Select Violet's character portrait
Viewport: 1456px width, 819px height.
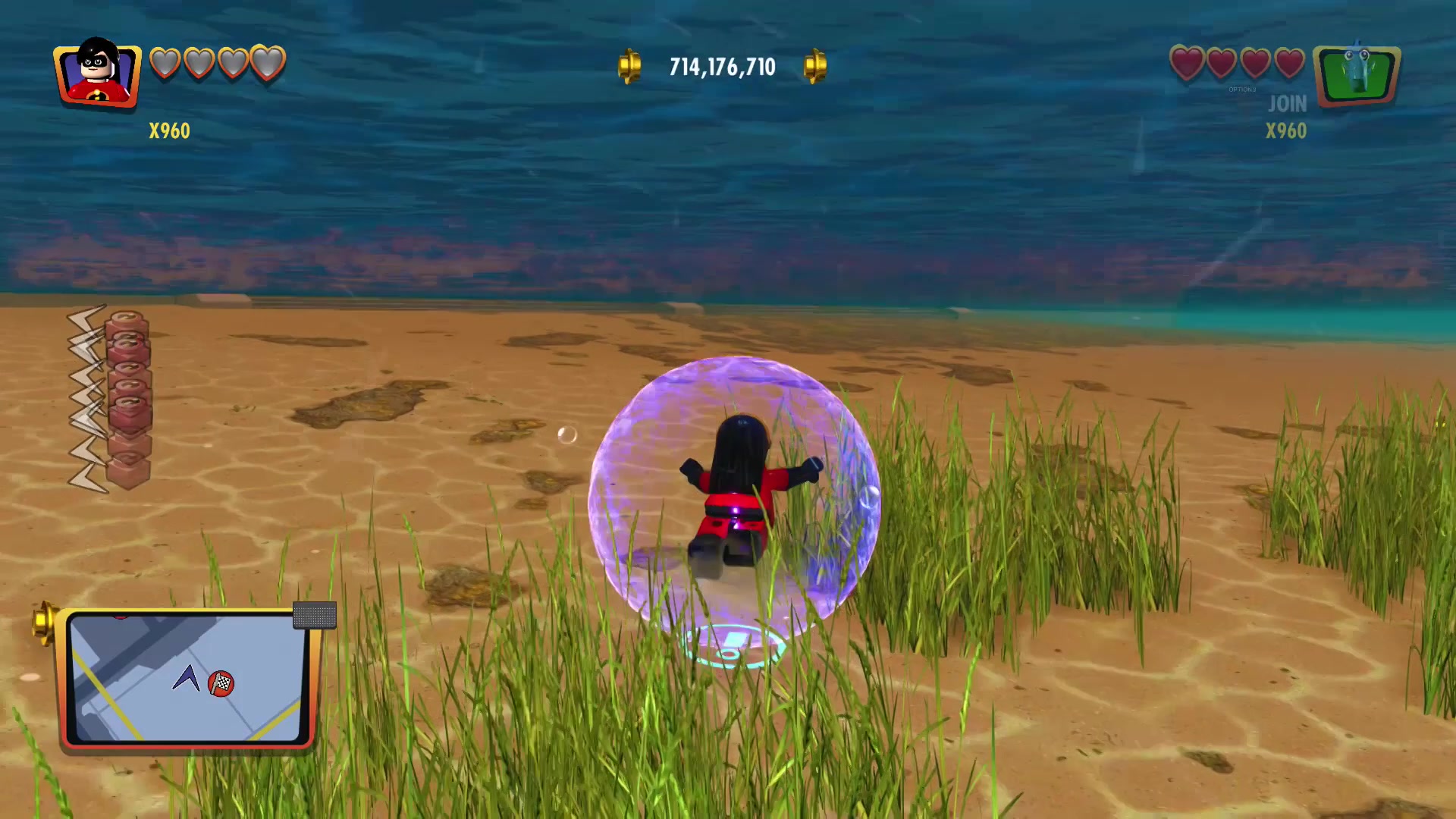(x=97, y=73)
